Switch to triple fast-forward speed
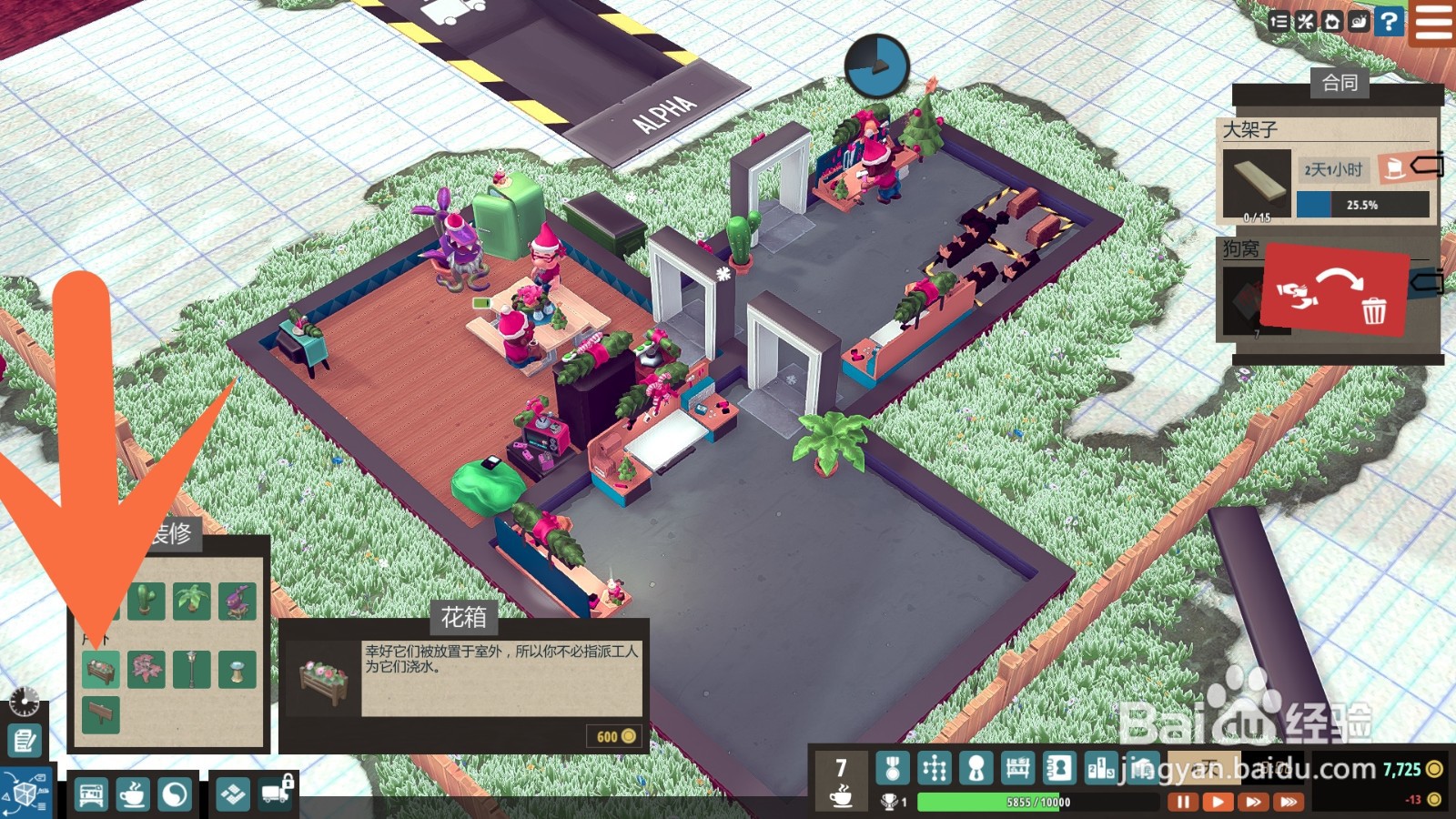Image resolution: width=1456 pixels, height=819 pixels. [x=1289, y=802]
